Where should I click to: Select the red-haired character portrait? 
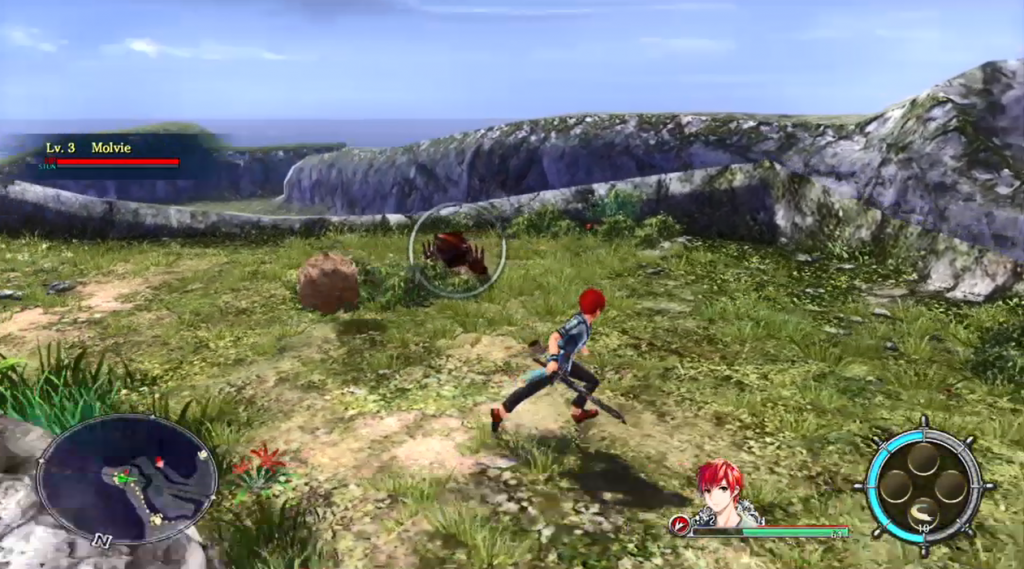coord(726,493)
